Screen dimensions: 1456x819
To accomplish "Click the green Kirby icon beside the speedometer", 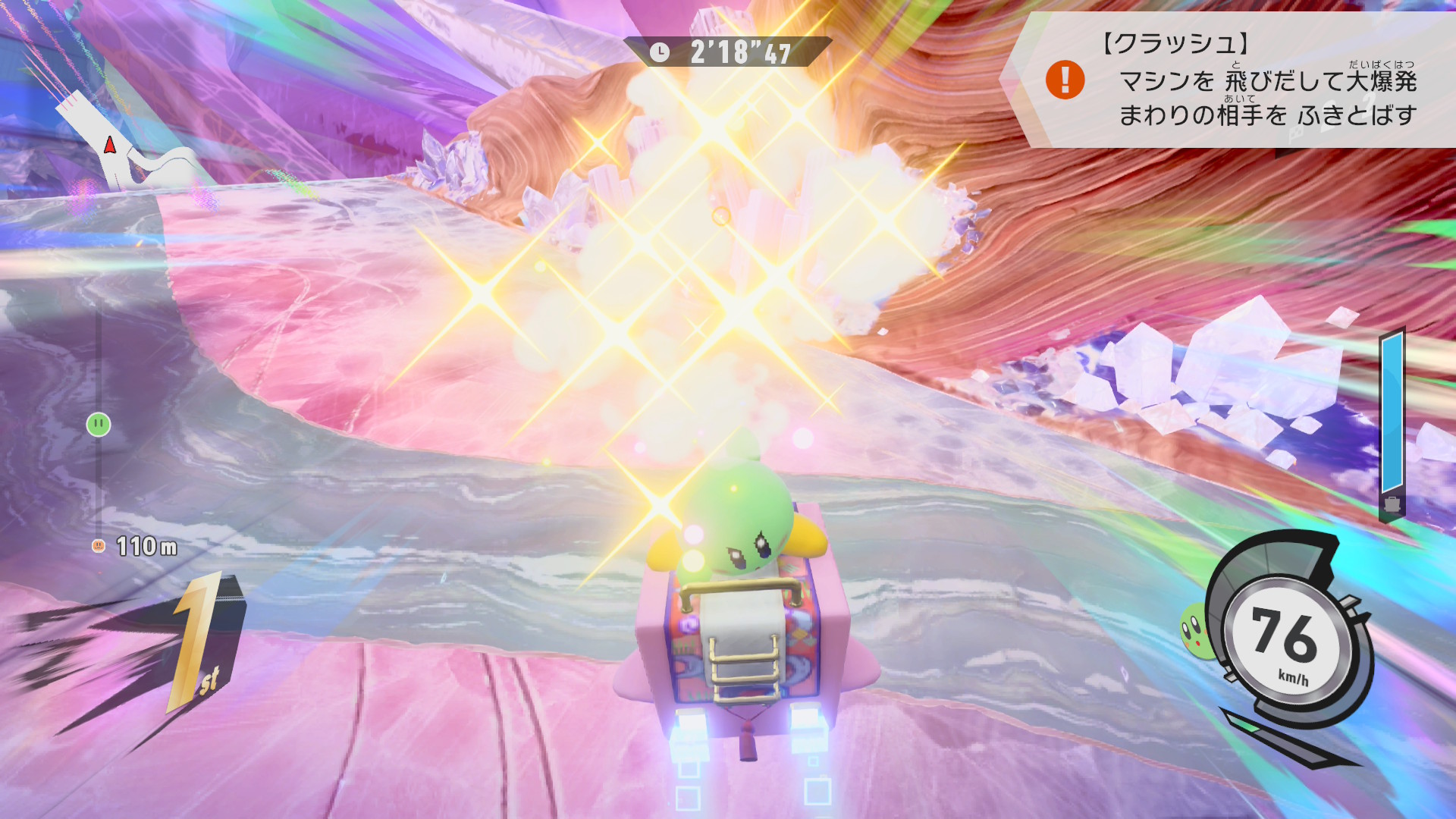I will point(1194,629).
